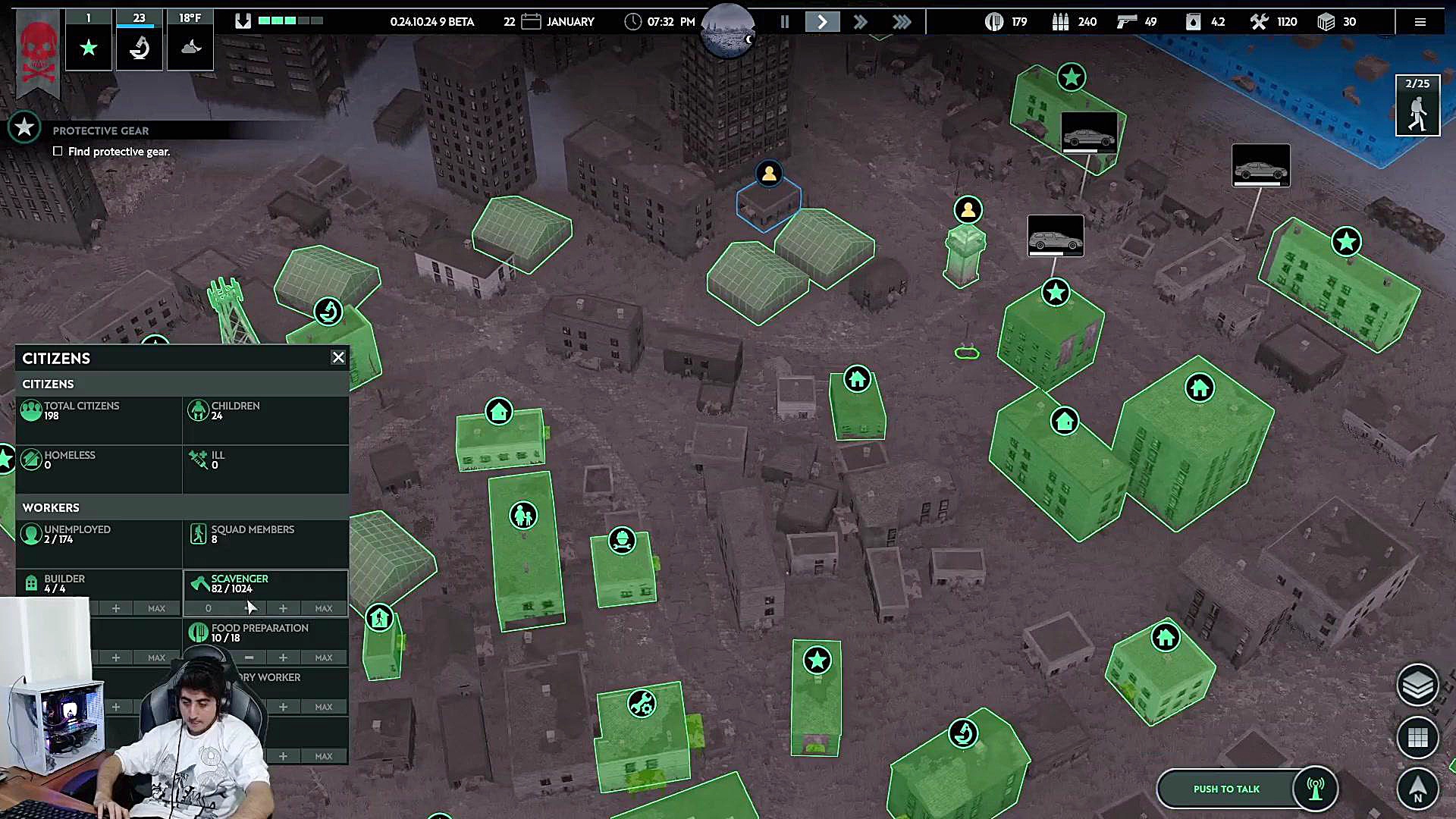Screen dimensions: 1456x819
Task: Open the hamburger main menu
Action: [x=1420, y=22]
